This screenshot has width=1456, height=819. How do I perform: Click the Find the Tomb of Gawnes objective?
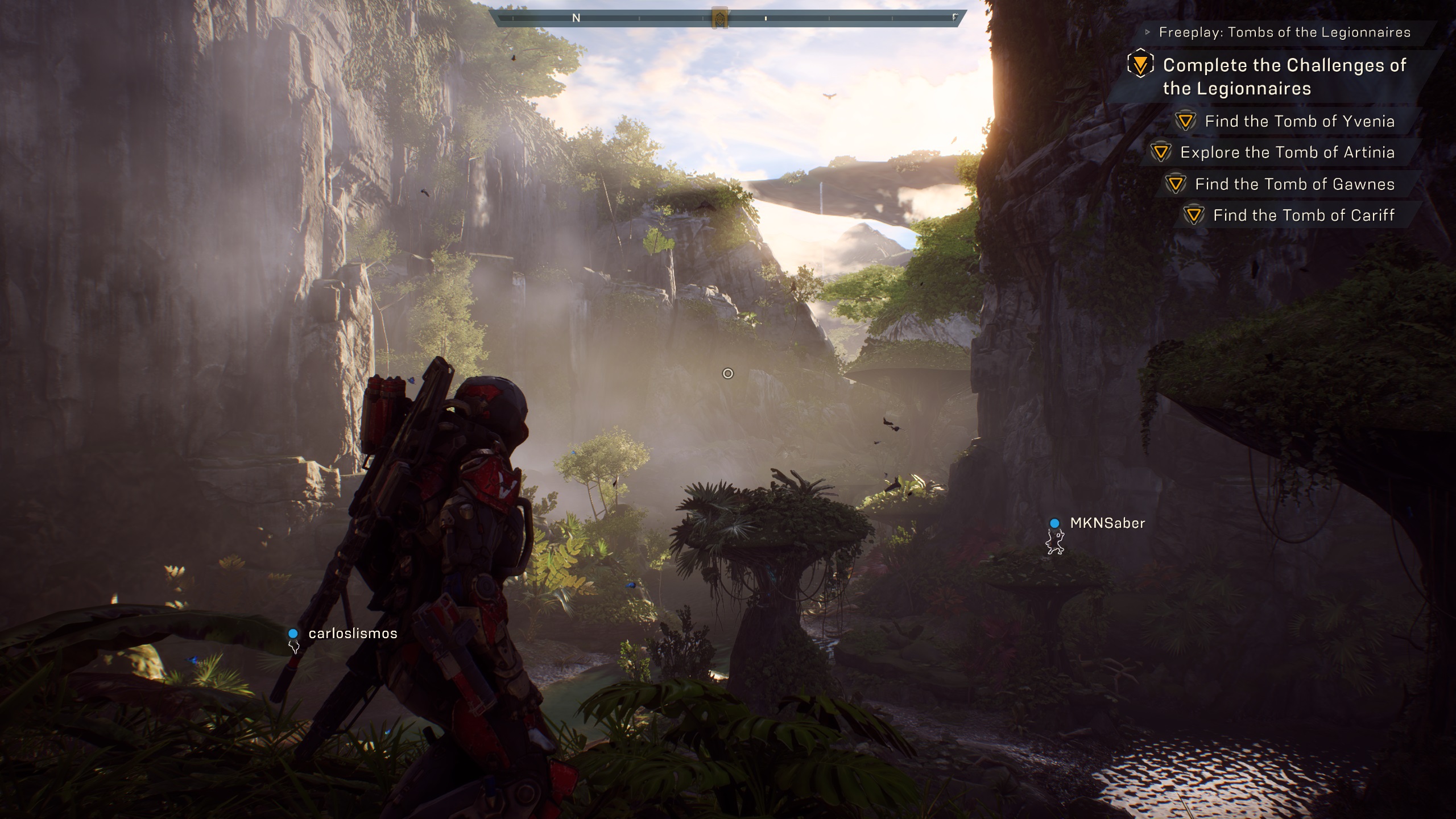click(1294, 184)
